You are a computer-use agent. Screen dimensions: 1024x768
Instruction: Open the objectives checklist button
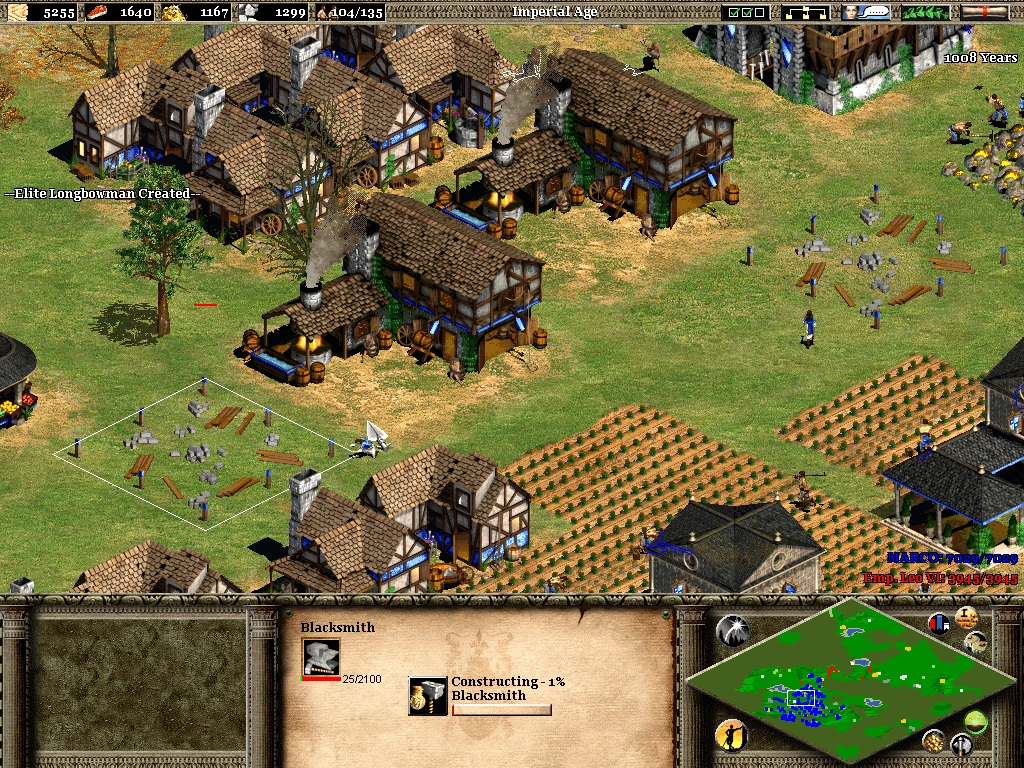748,12
